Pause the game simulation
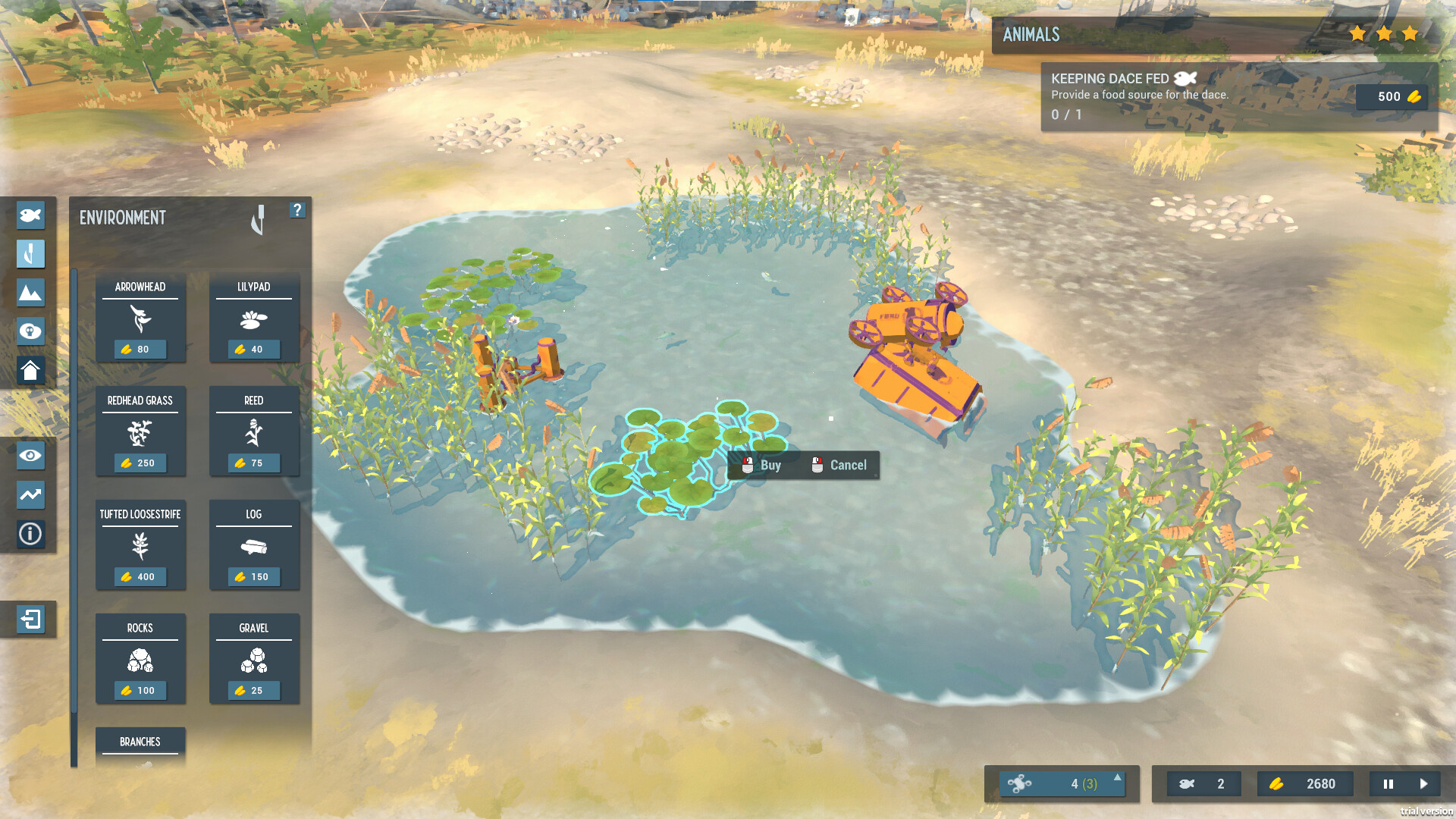Image resolution: width=1456 pixels, height=819 pixels. [1388, 783]
